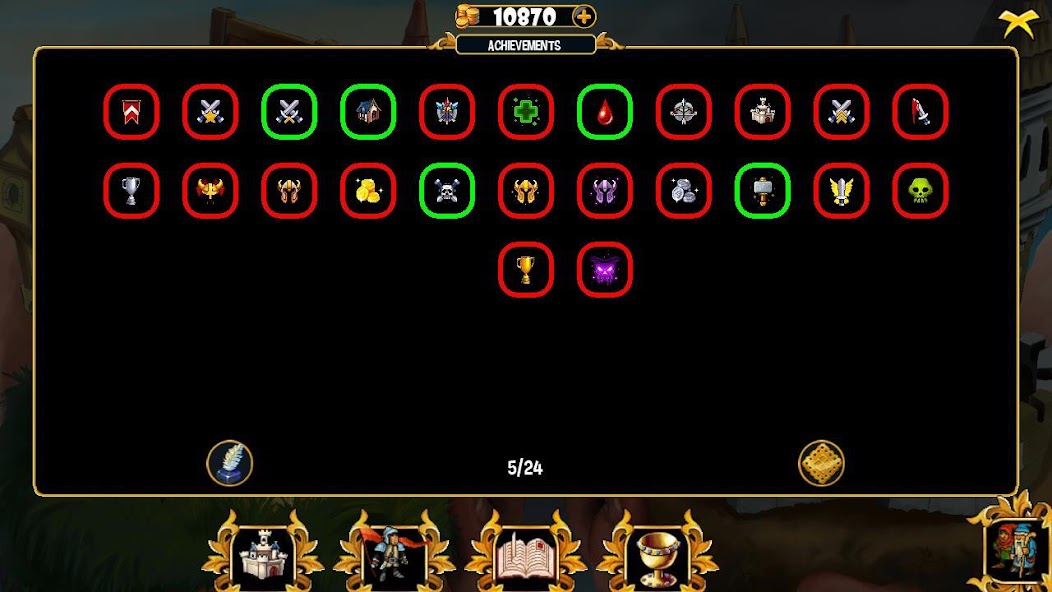View the green cross achievement
The width and height of the screenshot is (1052, 592).
tap(526, 112)
